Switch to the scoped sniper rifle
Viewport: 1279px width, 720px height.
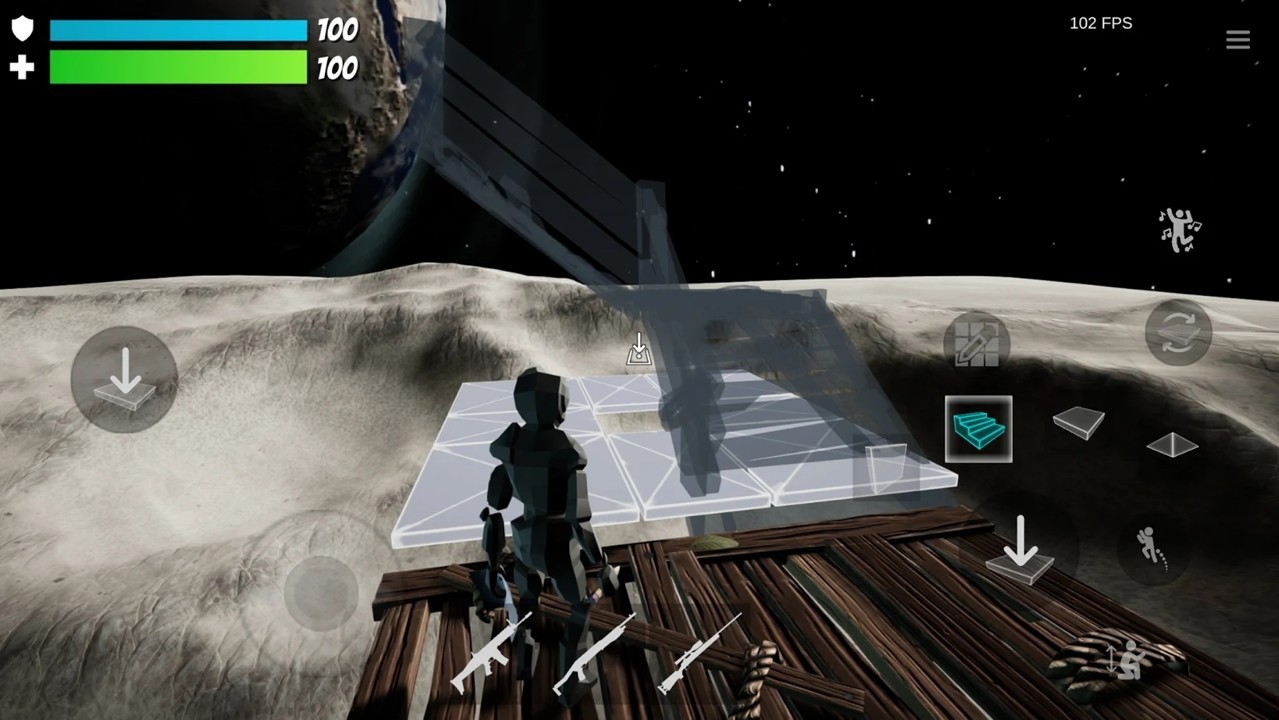tap(698, 653)
